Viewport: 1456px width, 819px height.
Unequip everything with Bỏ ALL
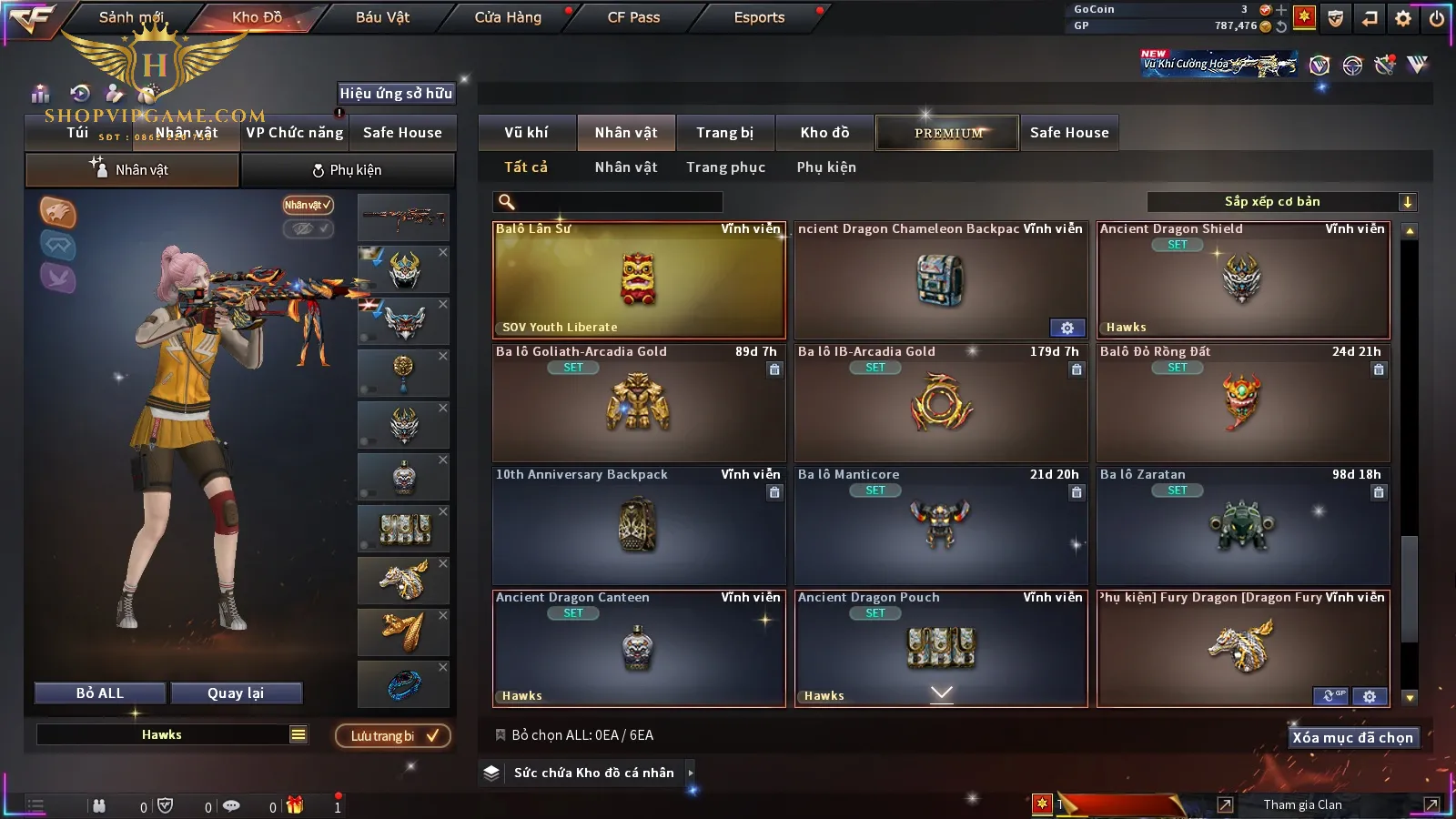coord(100,693)
